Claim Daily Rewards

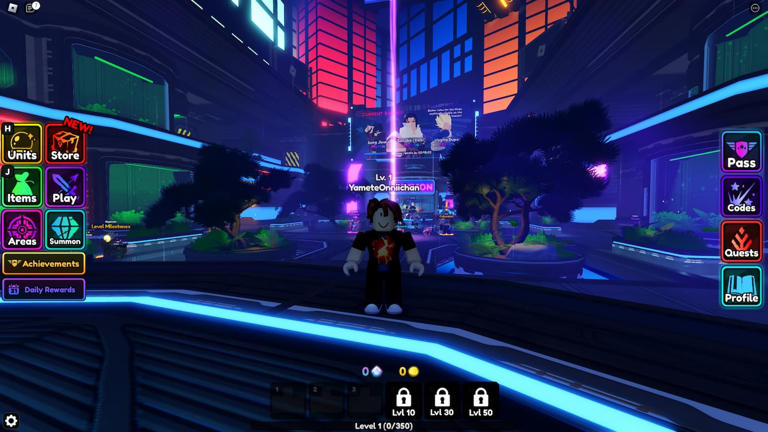(43, 290)
